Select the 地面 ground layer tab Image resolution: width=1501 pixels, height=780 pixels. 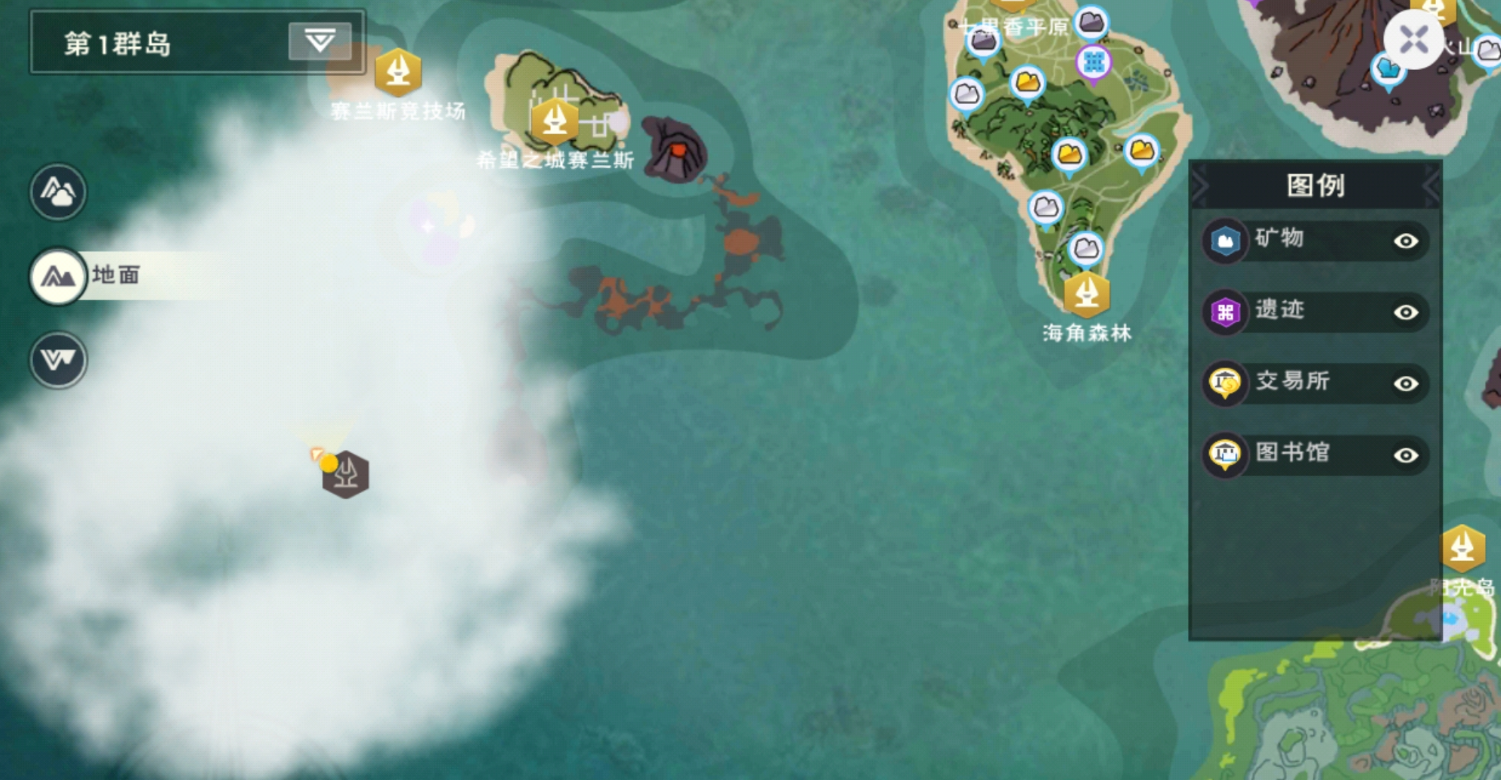(59, 276)
